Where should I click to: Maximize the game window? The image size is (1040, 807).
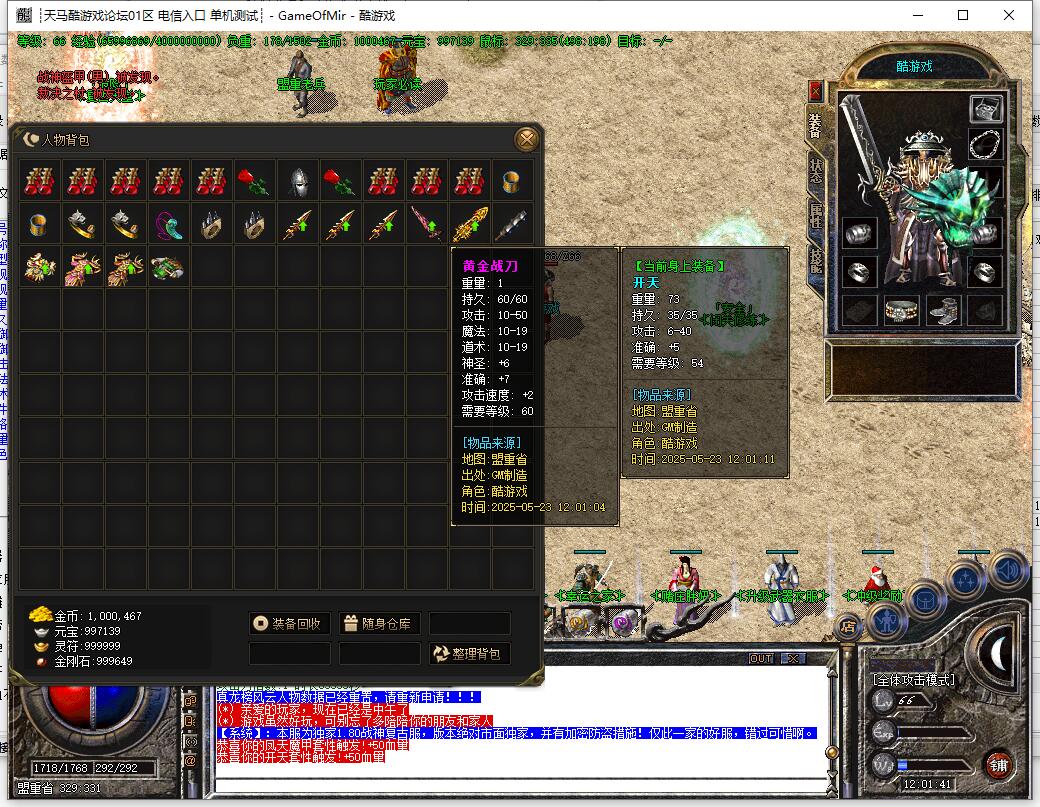[963, 15]
